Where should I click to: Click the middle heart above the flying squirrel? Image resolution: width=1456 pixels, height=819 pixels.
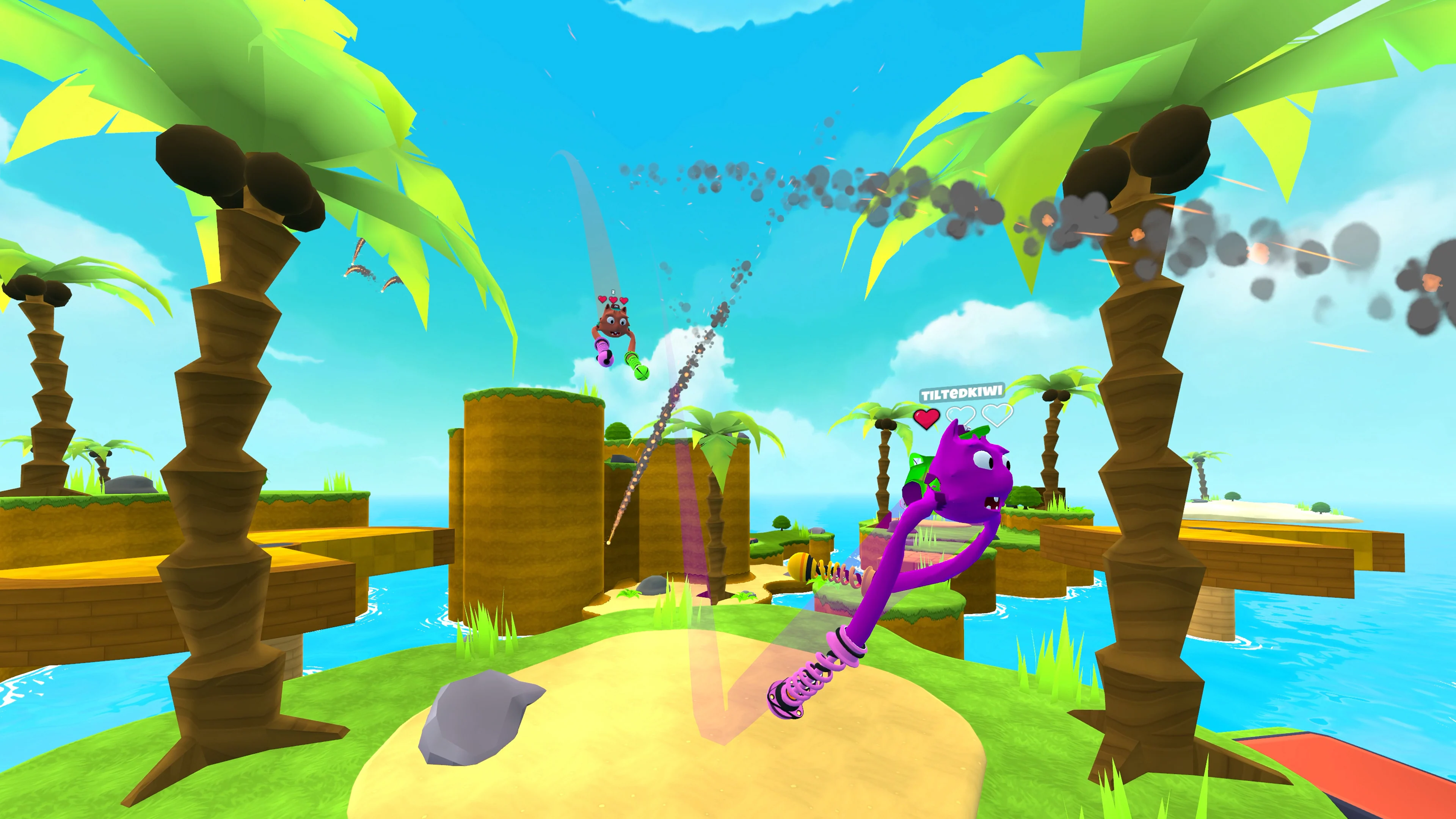[x=613, y=300]
